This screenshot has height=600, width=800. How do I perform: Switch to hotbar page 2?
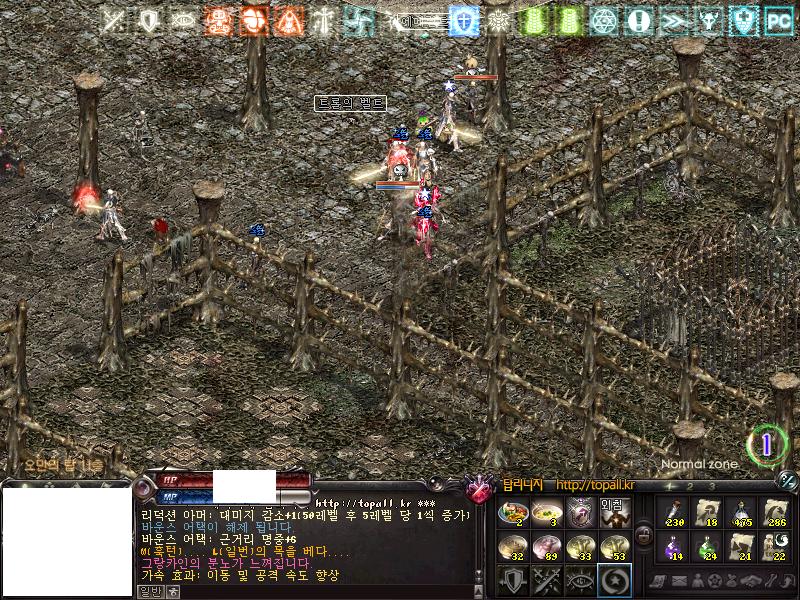[x=690, y=486]
